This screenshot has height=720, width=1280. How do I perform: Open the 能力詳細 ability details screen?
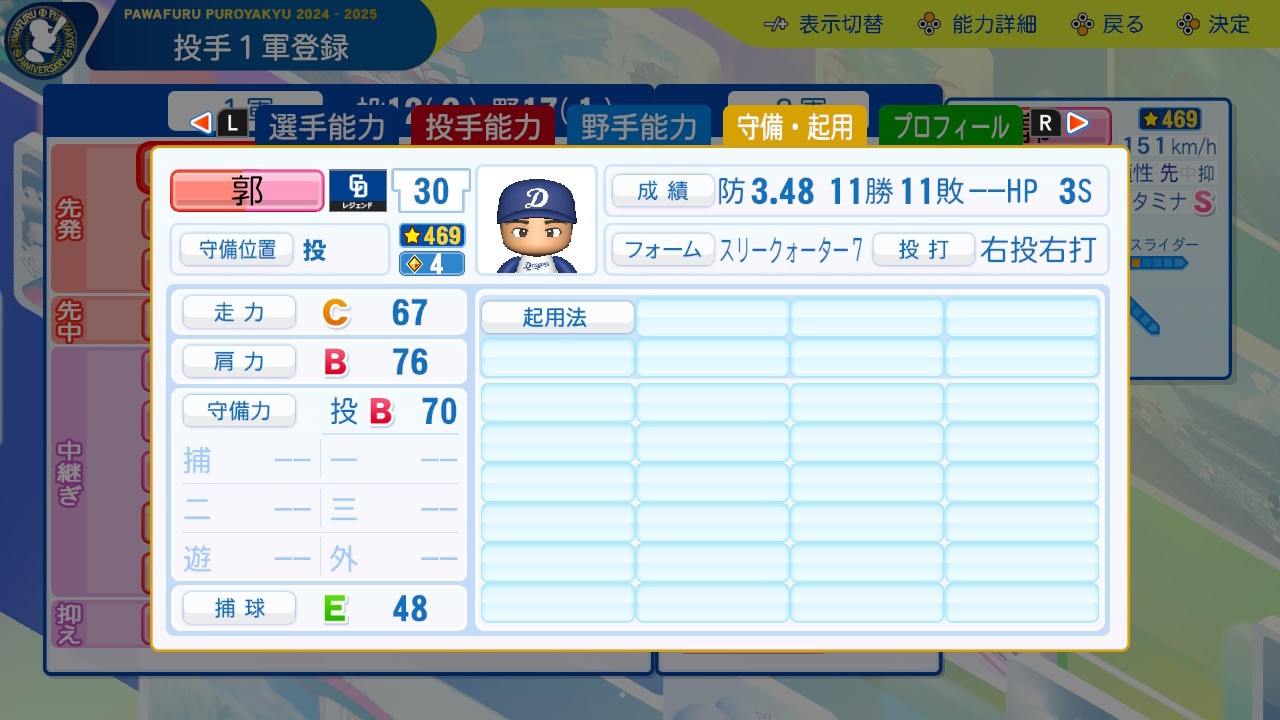[x=930, y=24]
